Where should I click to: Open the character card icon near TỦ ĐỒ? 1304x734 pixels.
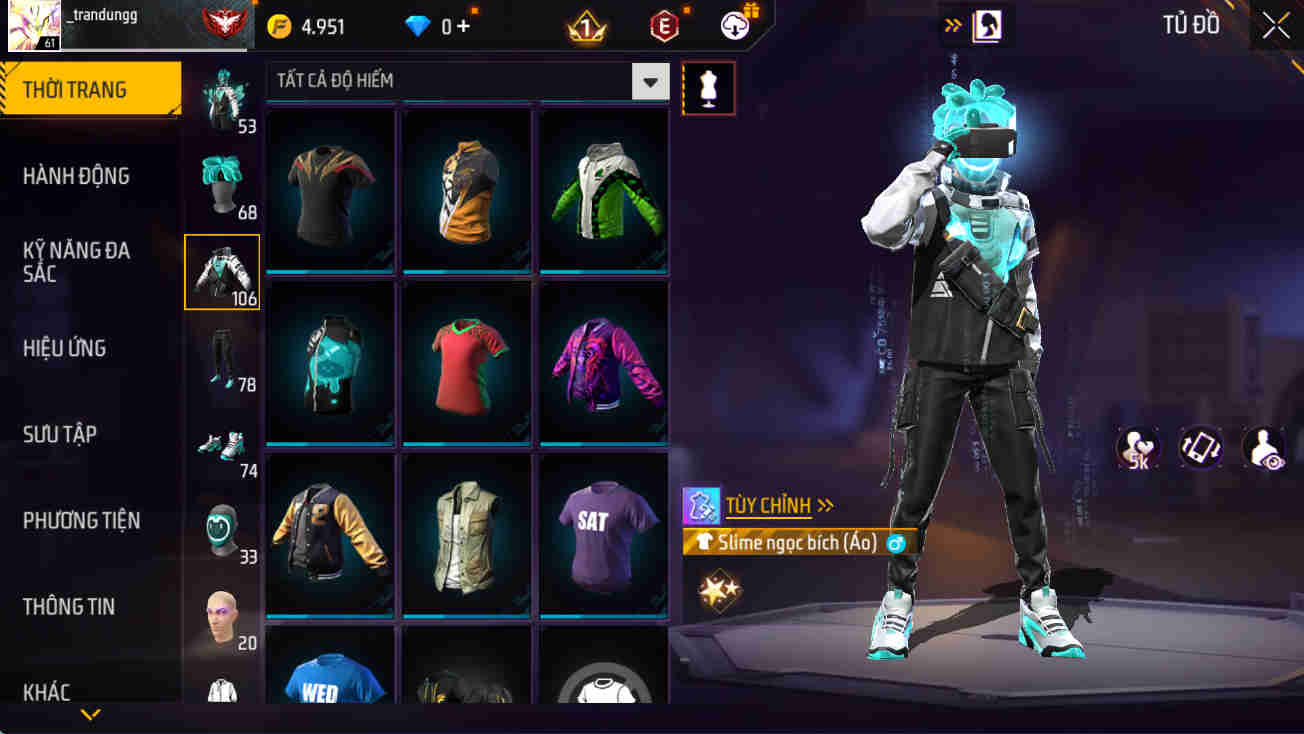986,26
